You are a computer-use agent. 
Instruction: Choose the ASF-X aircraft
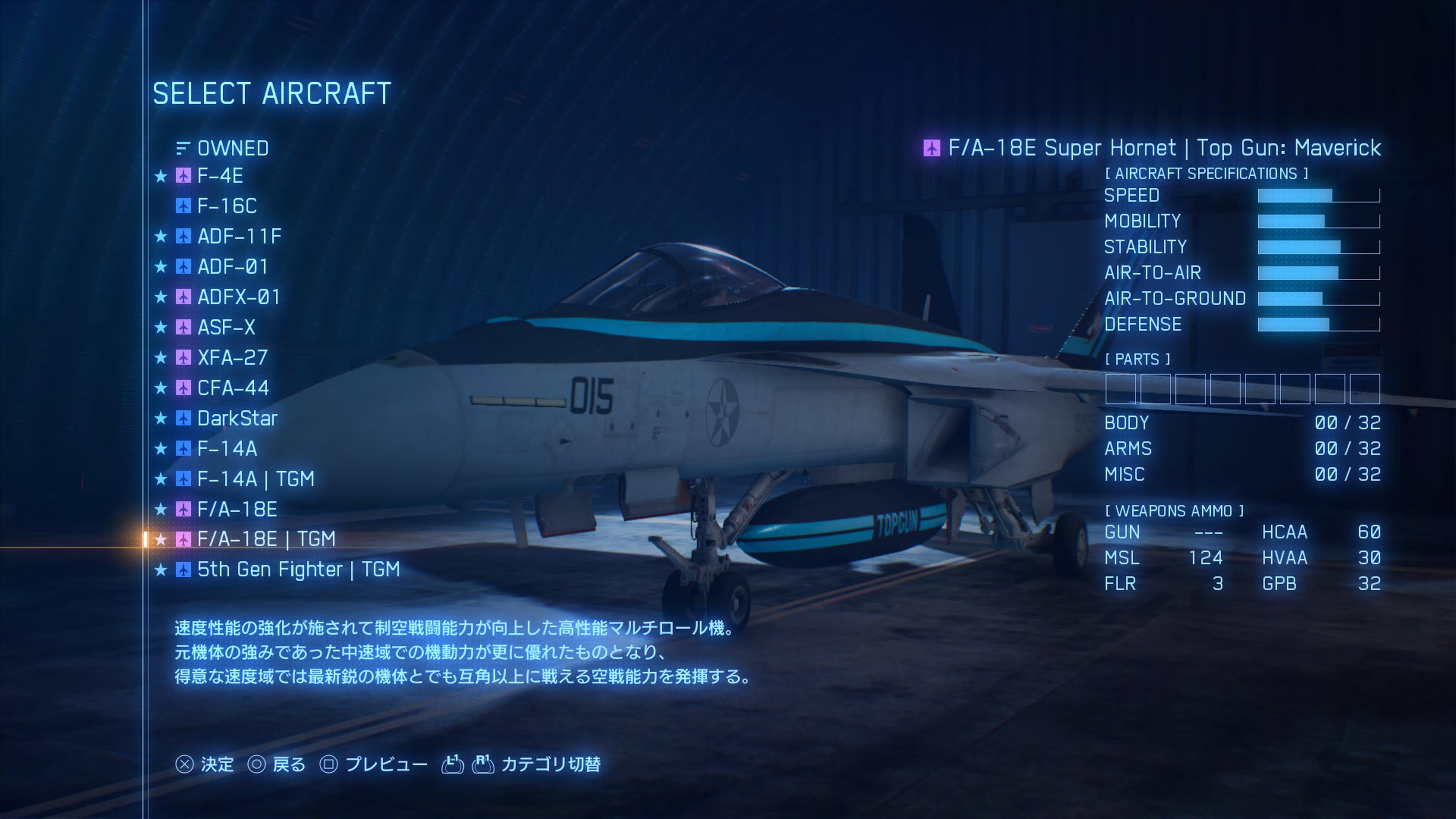[x=226, y=327]
